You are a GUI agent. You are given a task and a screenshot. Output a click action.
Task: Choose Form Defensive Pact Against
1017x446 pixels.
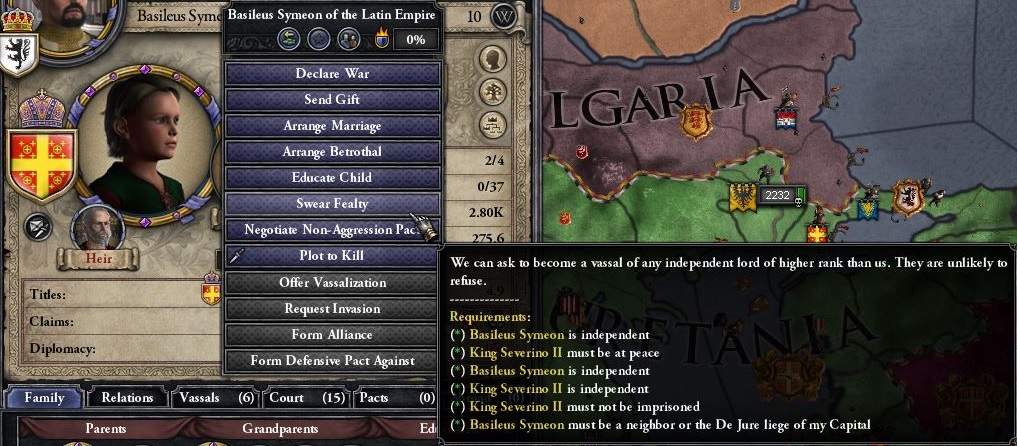pyautogui.click(x=332, y=360)
